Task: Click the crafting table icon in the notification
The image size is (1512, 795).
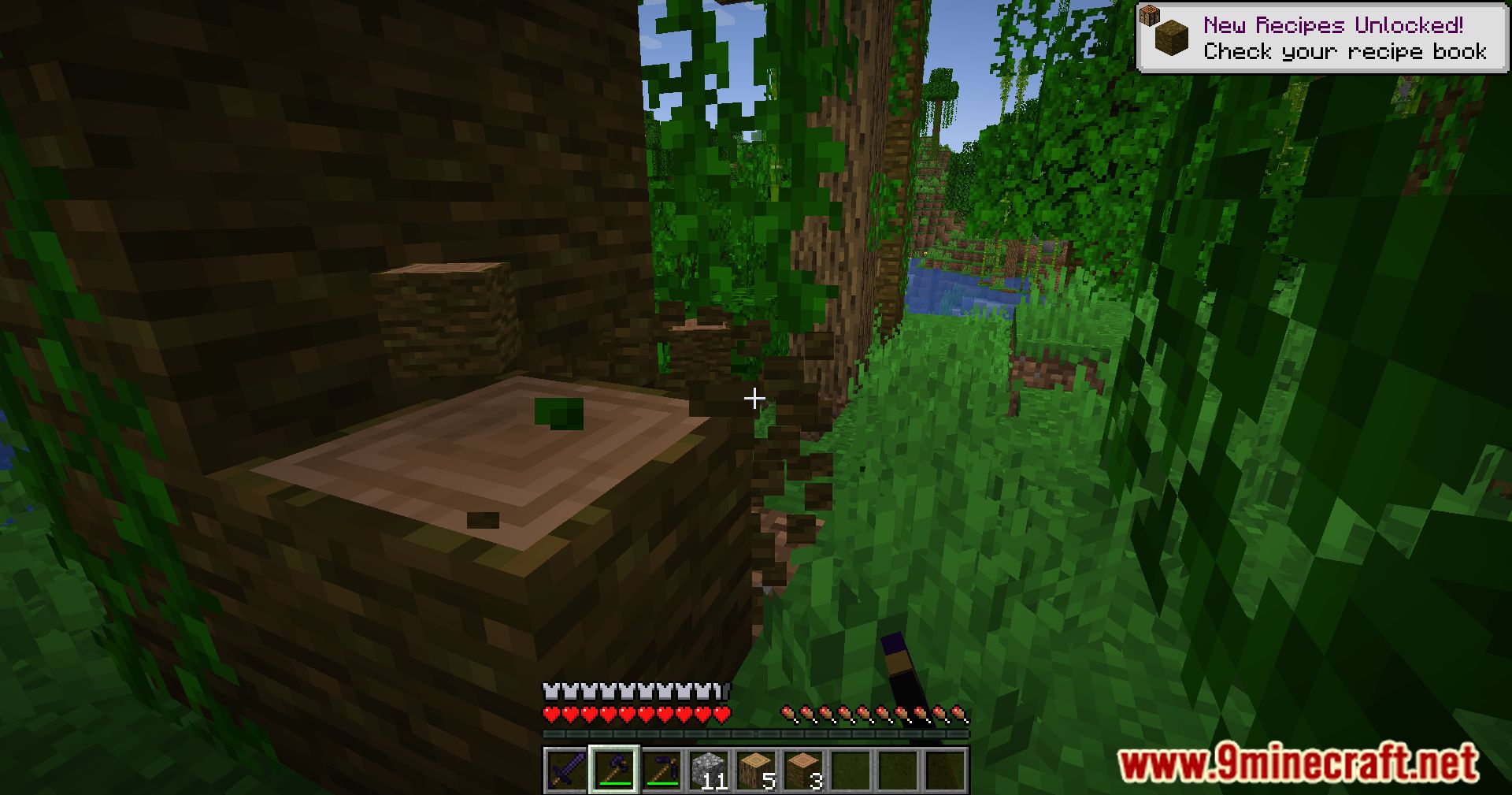Action: [x=1149, y=16]
